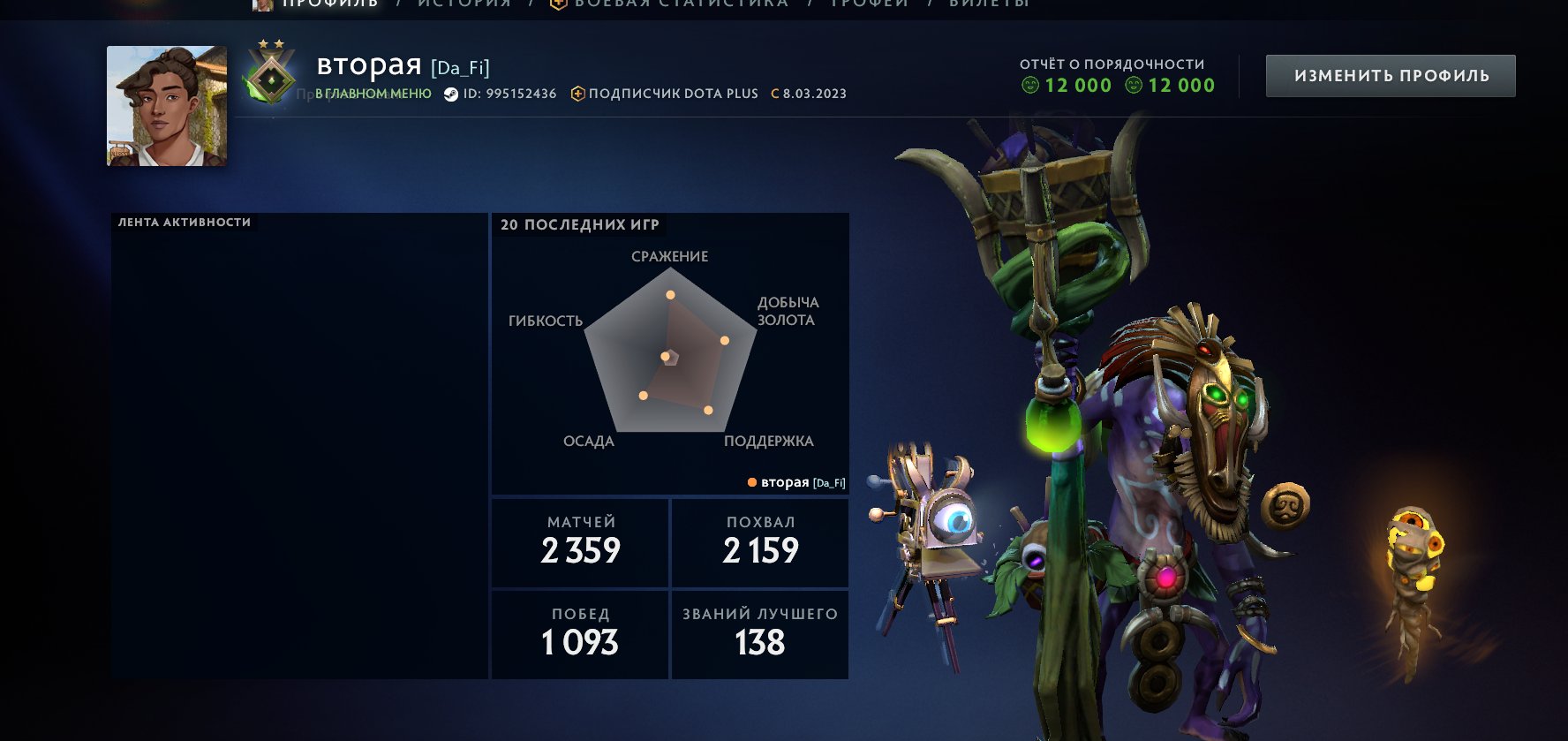The image size is (1568, 741).
Task: Expand the ОТЧЁТ О ПОРЯДОЧНОСТИ section
Action: point(1112,64)
